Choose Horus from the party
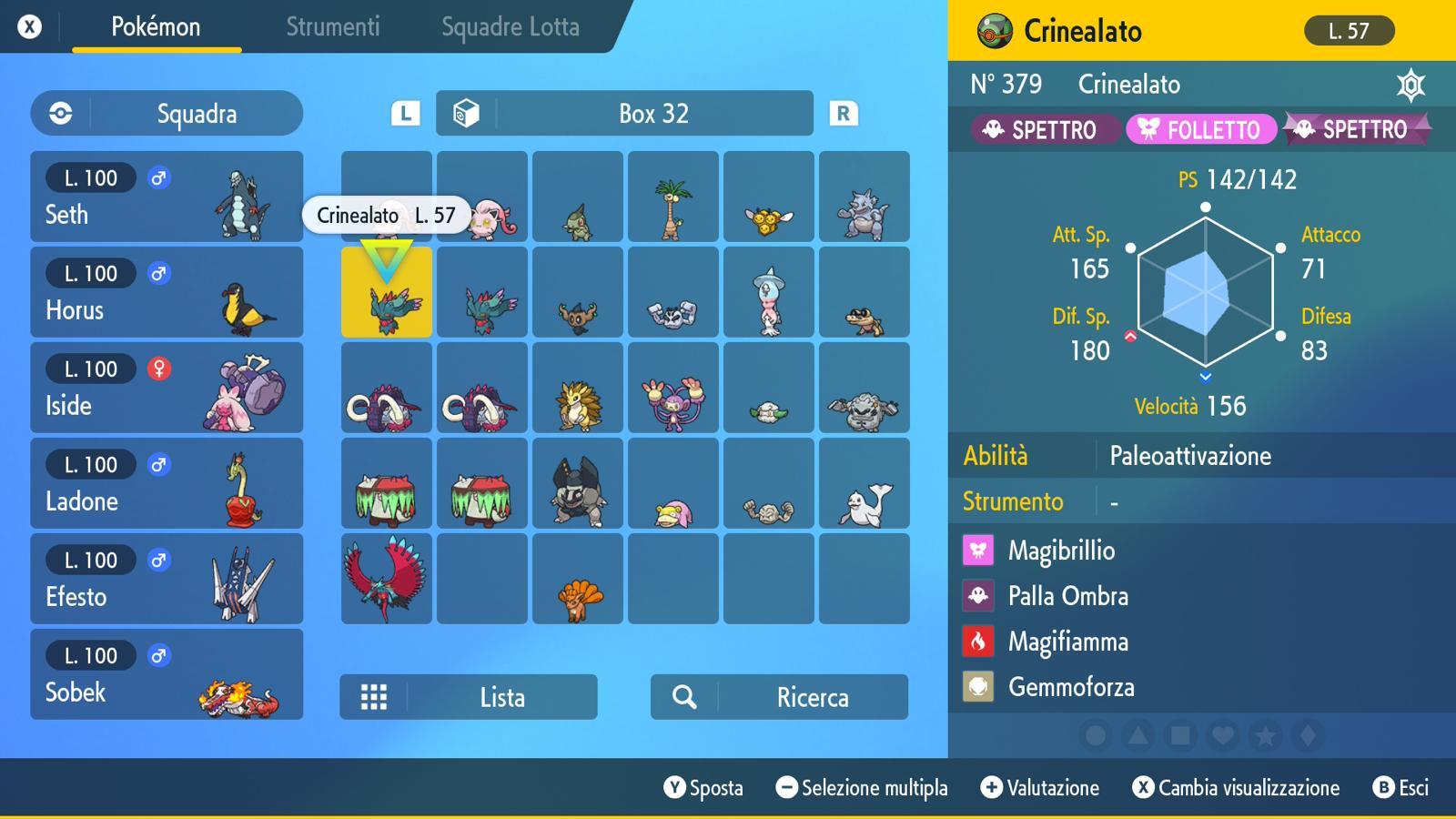Viewport: 1456px width, 819px height. point(167,292)
